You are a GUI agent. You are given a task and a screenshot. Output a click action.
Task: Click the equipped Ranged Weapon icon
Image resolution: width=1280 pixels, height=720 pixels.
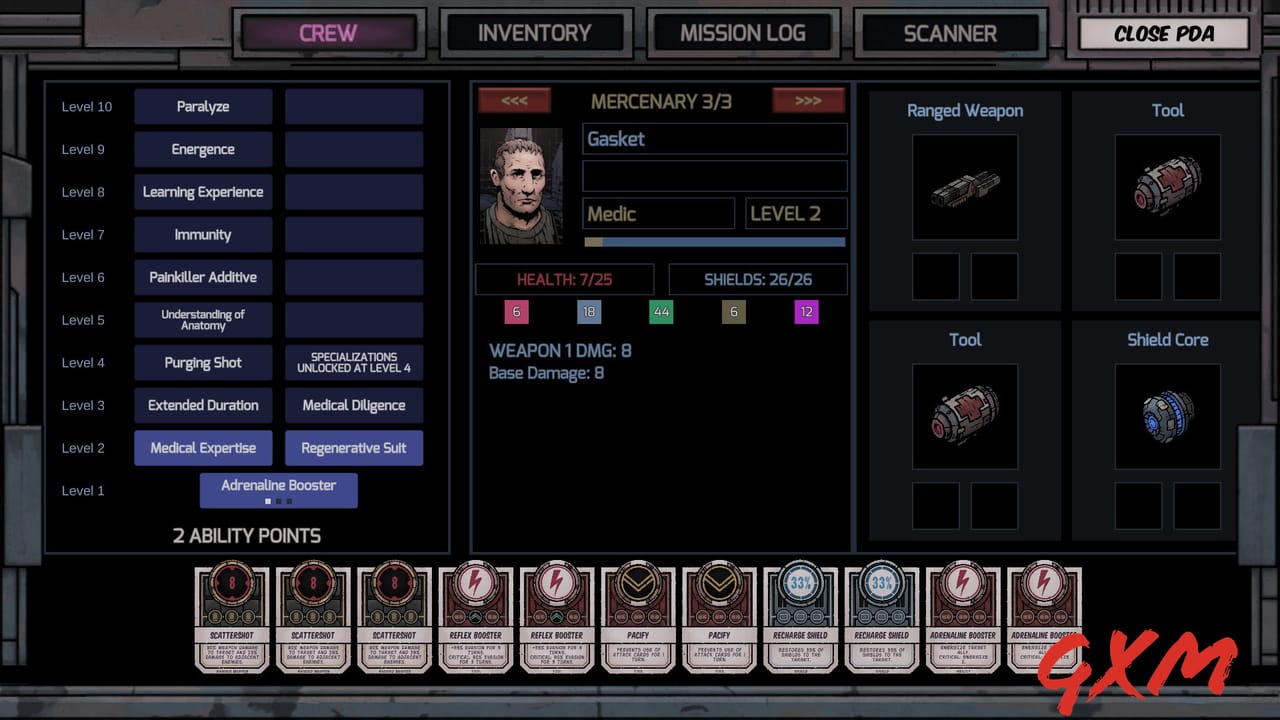click(964, 188)
